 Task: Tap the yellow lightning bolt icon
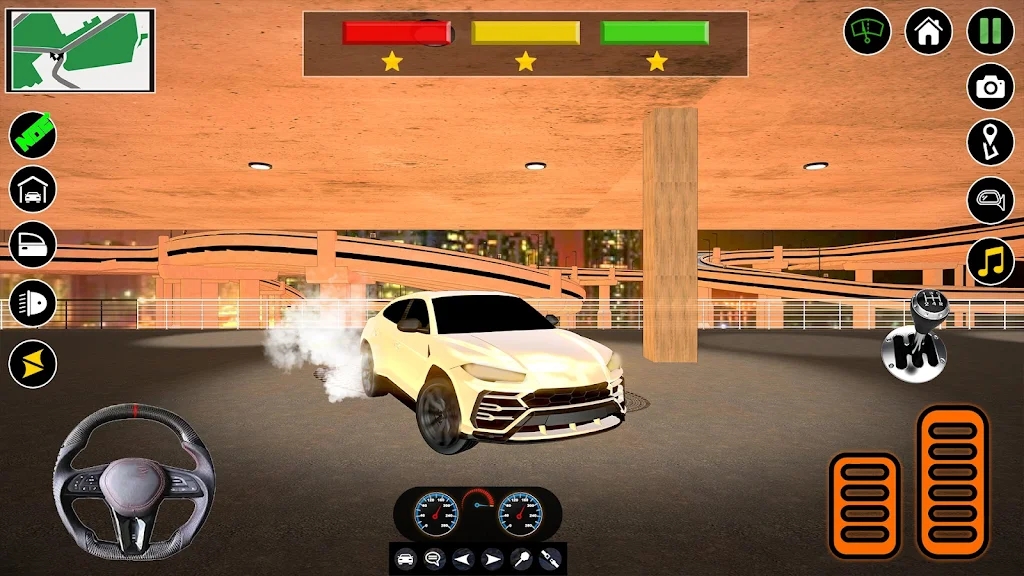[x=33, y=363]
